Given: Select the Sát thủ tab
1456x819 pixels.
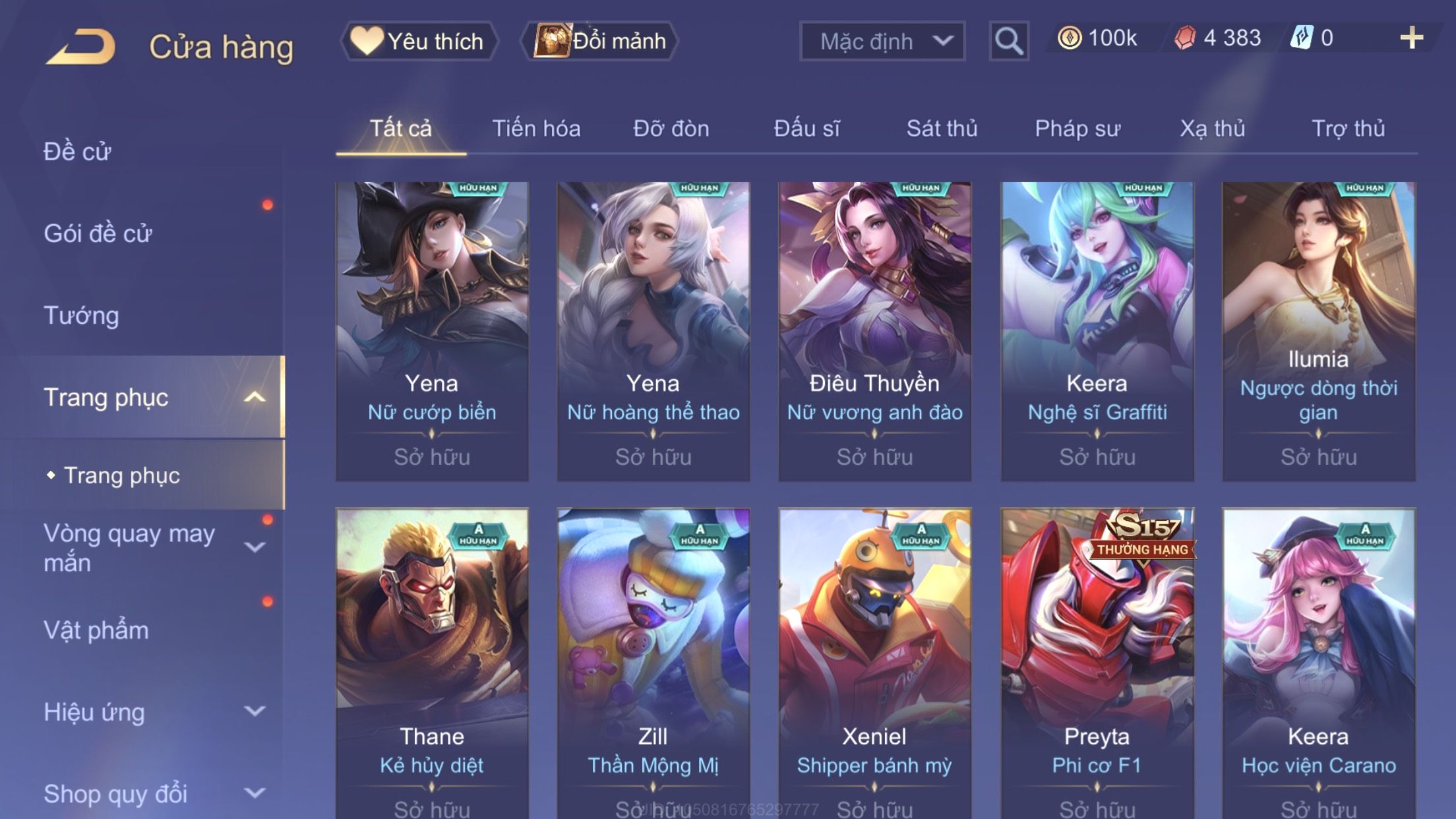Looking at the screenshot, I should [942, 129].
